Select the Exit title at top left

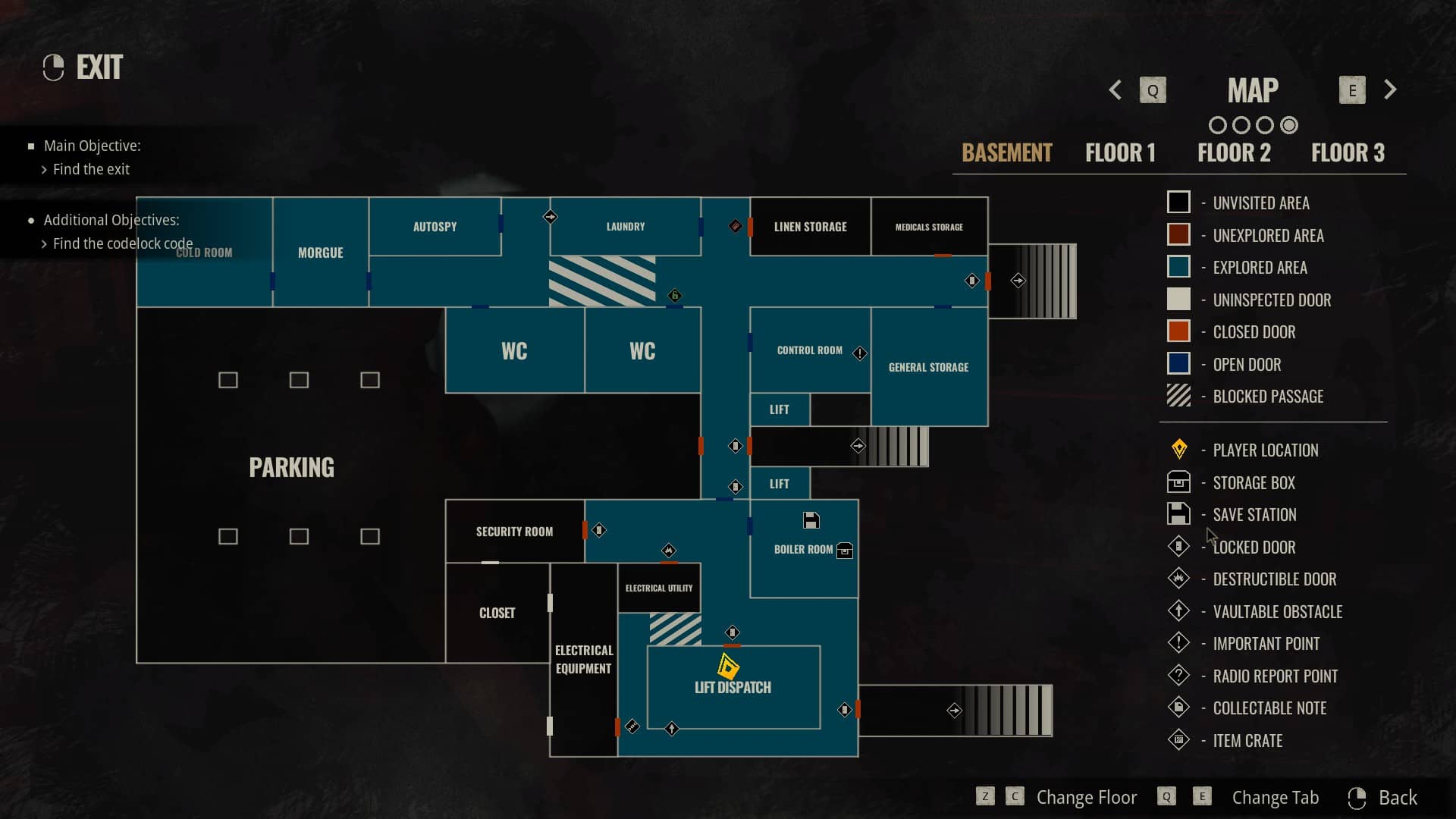click(99, 67)
